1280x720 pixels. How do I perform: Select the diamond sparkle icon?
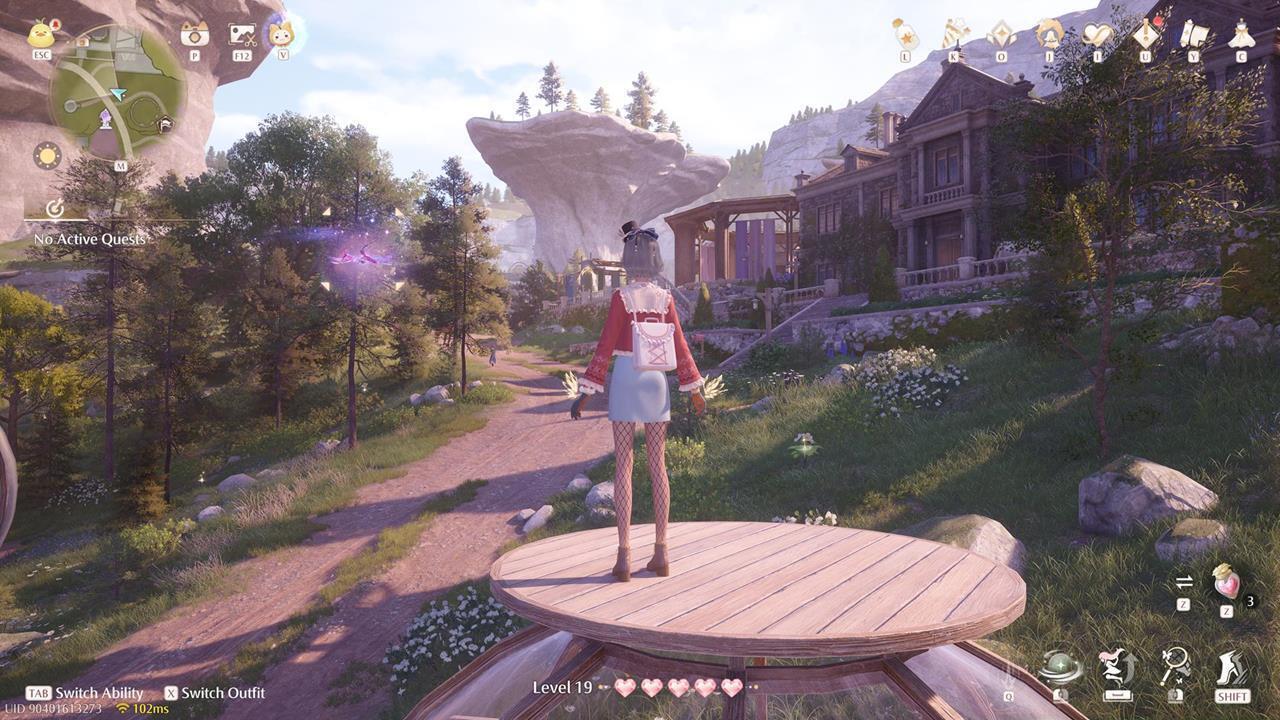click(1001, 34)
